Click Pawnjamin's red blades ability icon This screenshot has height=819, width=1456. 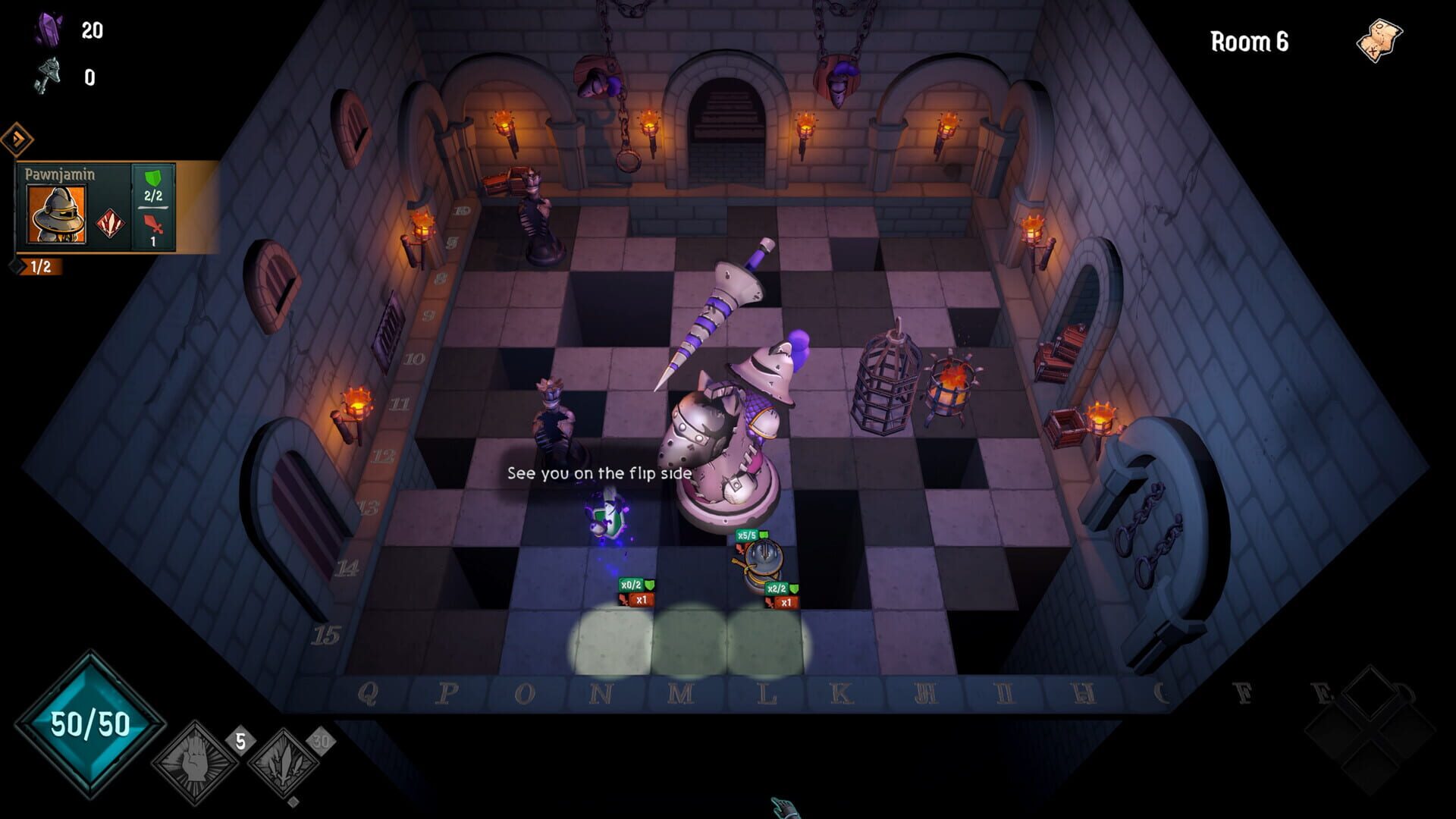pyautogui.click(x=111, y=224)
